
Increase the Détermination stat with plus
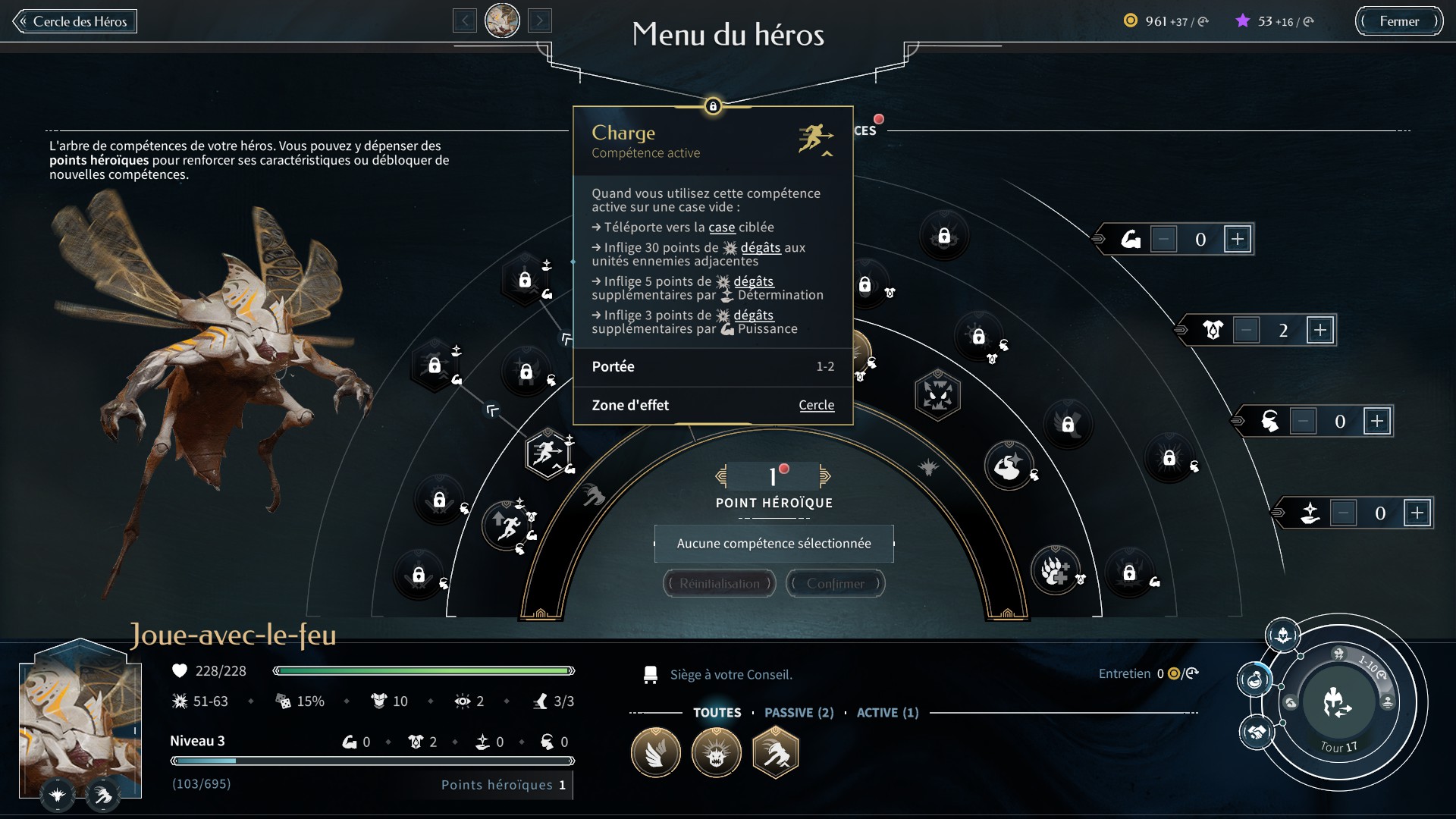click(1417, 513)
